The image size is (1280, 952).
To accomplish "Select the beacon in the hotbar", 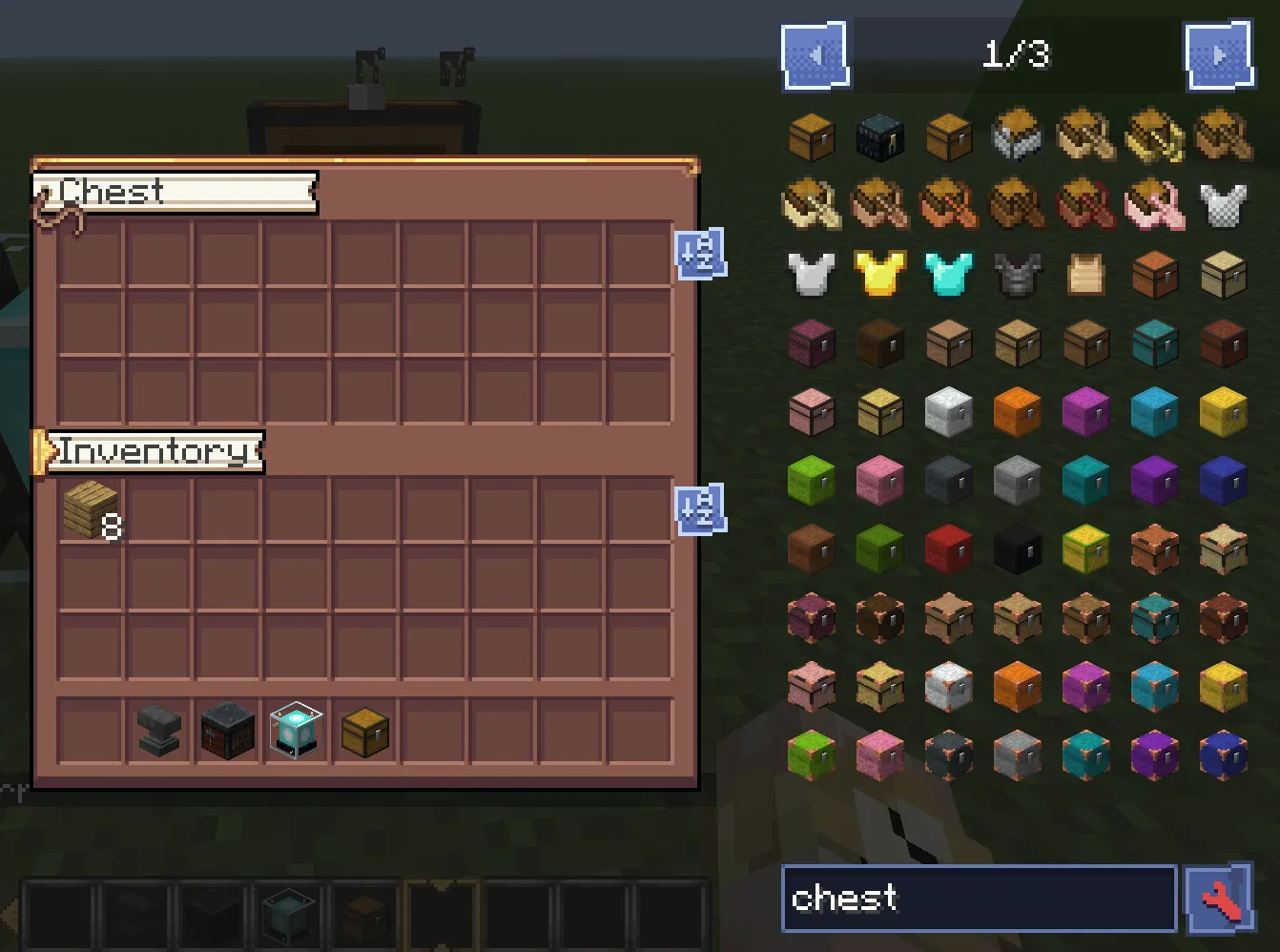I will (295, 731).
